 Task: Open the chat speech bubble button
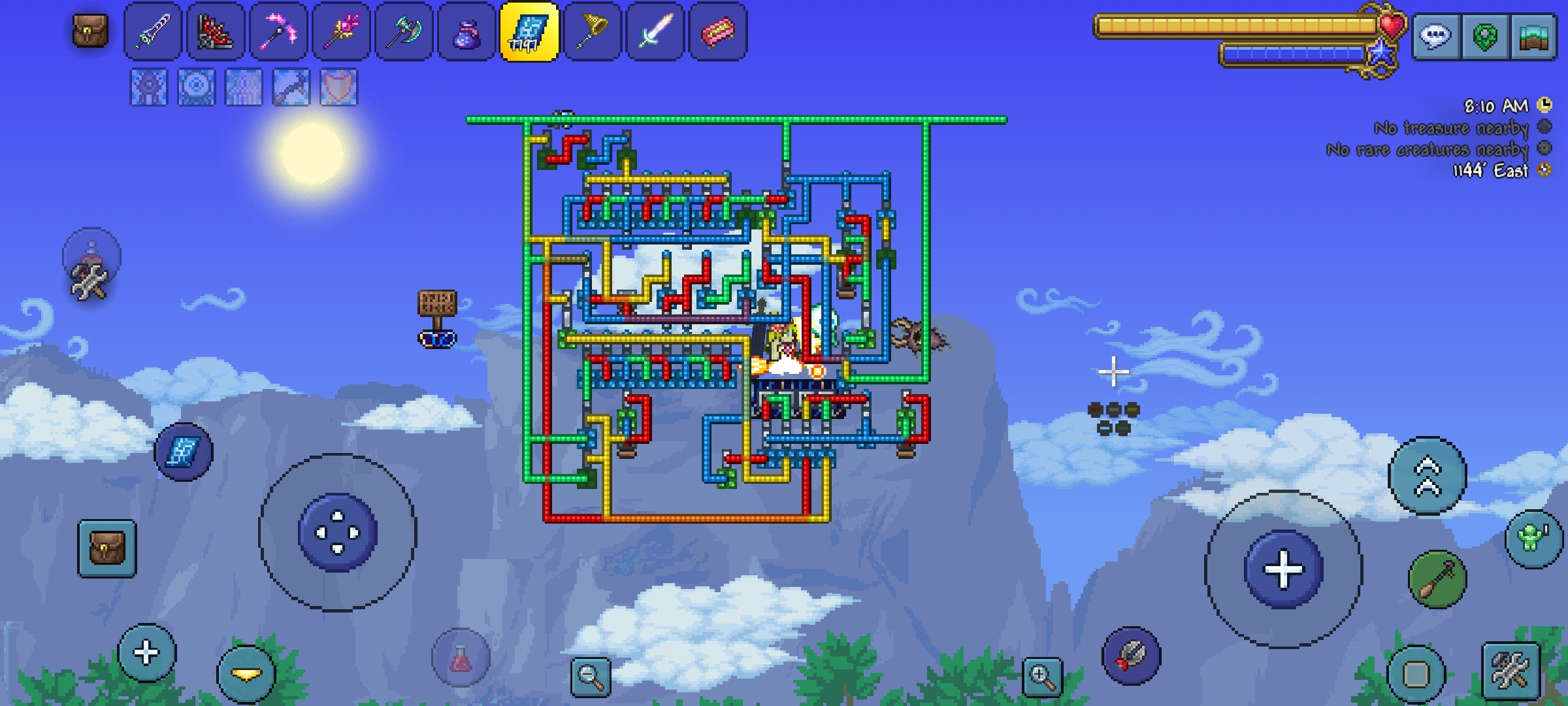[x=1435, y=36]
